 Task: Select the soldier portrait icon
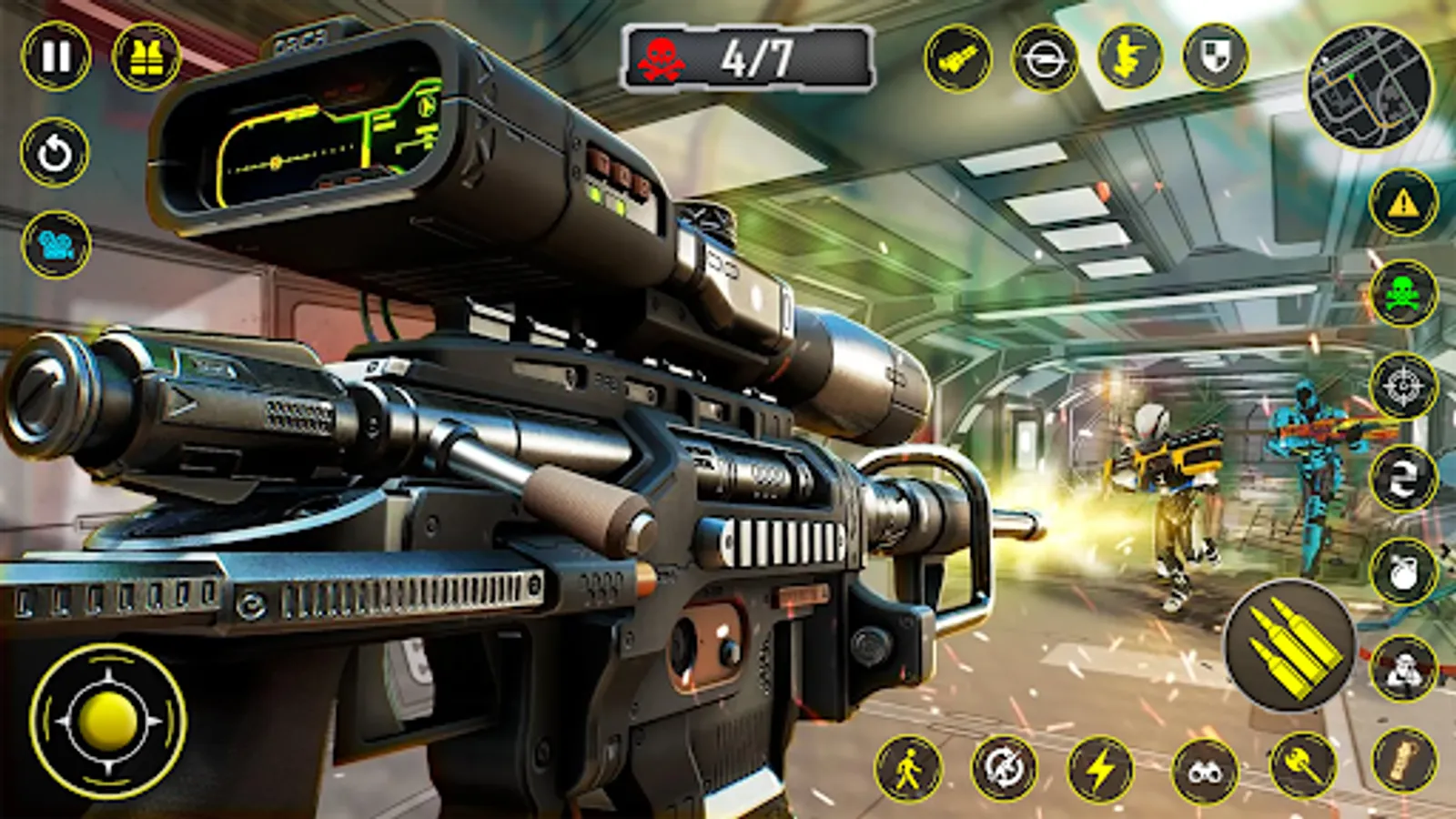[1403, 668]
